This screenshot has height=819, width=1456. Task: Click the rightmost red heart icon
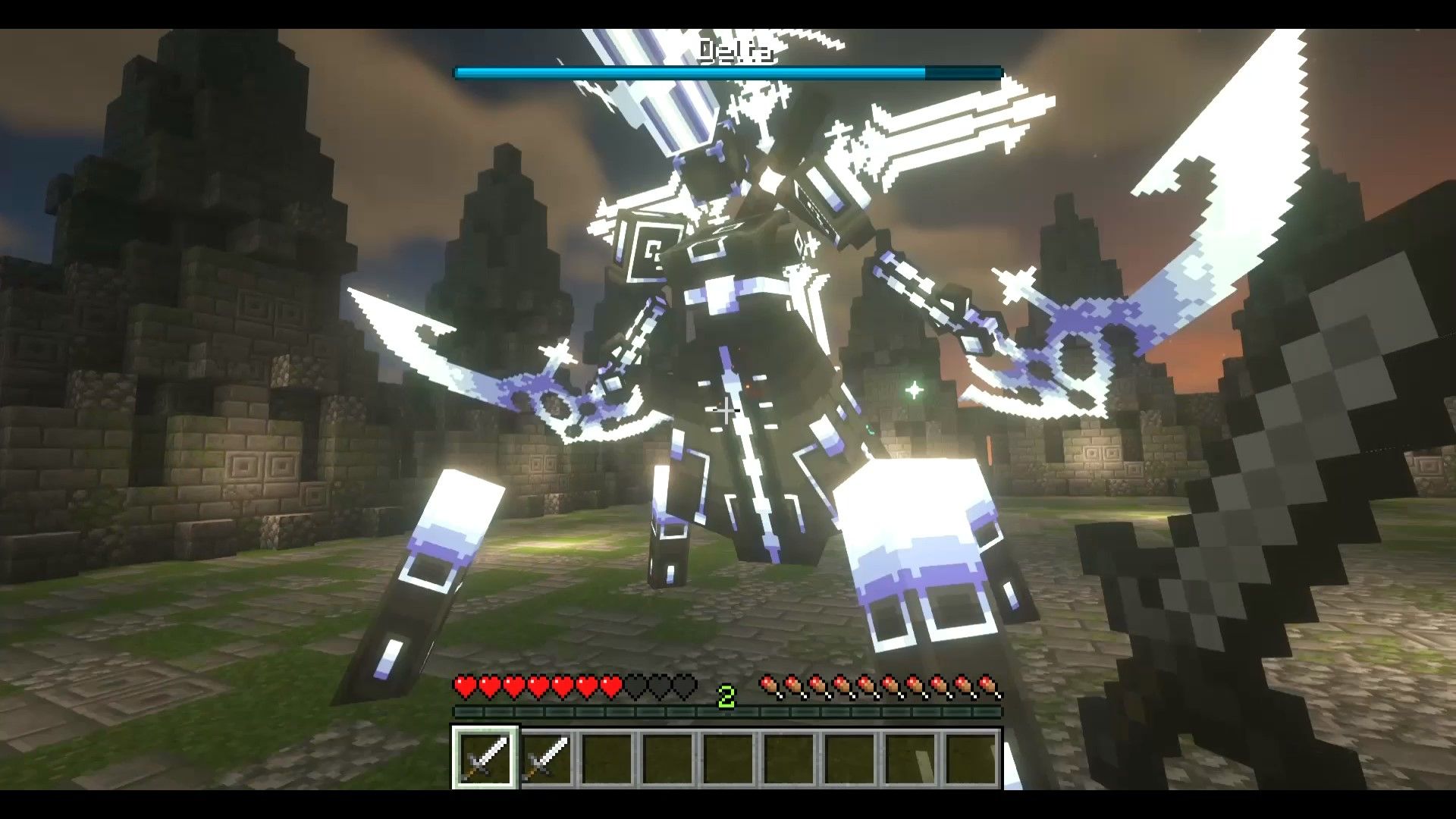(x=611, y=684)
